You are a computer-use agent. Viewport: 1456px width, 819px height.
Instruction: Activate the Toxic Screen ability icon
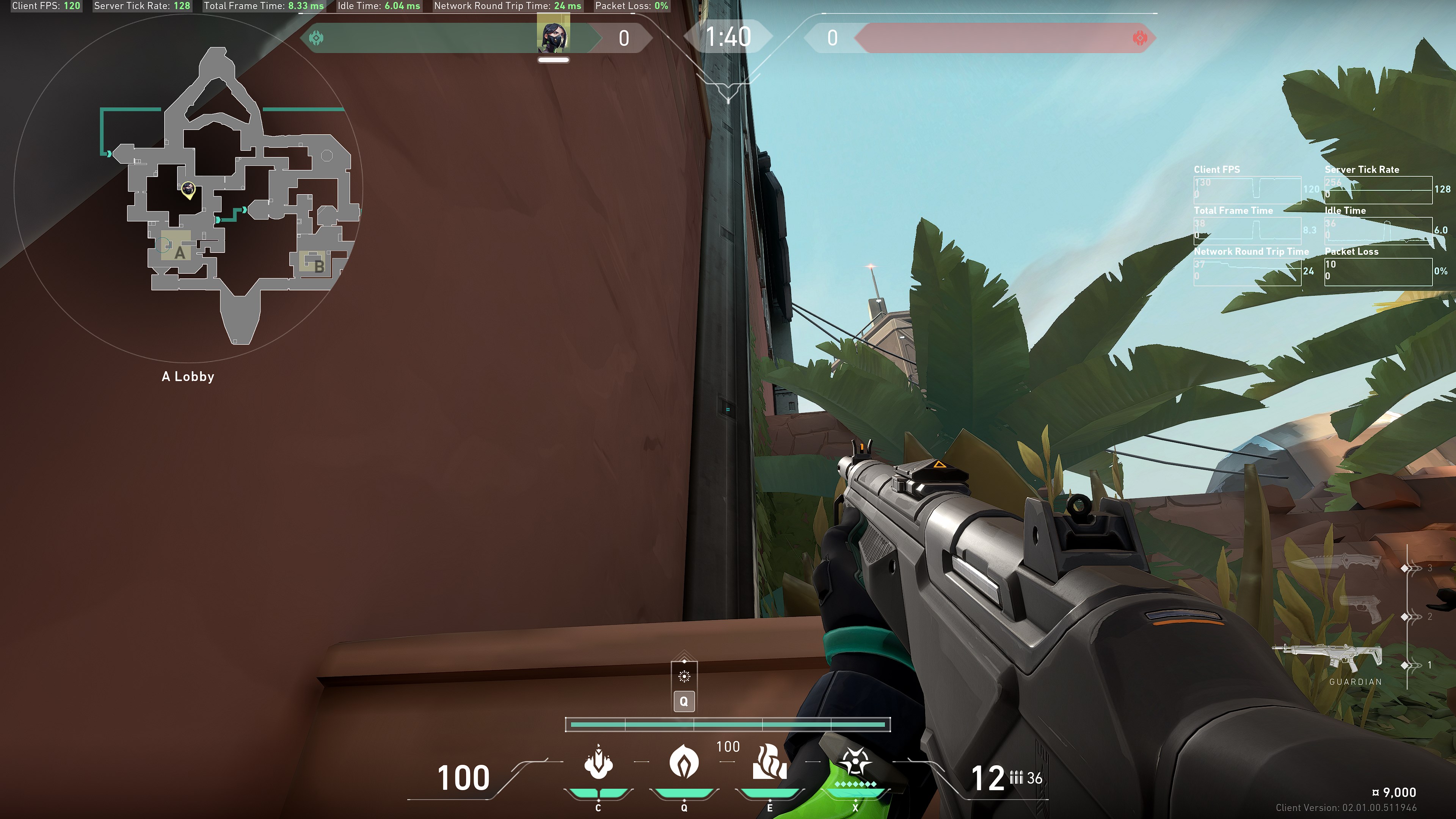769,763
